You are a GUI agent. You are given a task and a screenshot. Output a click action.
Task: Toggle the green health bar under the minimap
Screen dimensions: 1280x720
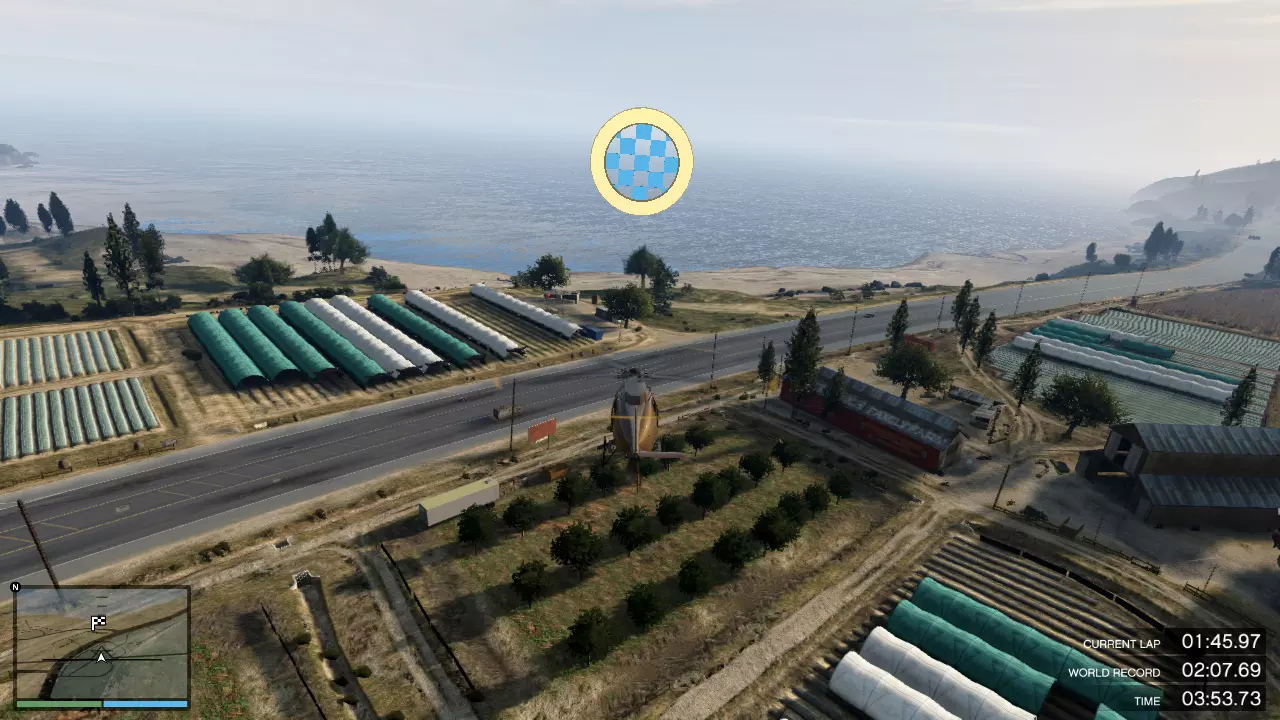coord(58,703)
